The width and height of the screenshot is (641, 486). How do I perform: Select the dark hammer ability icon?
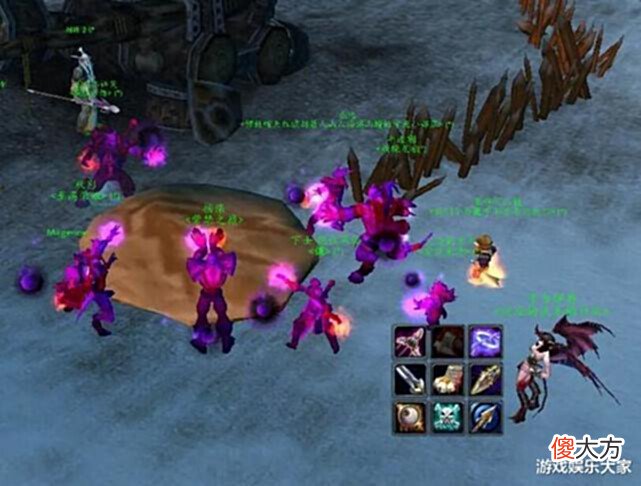pyautogui.click(x=448, y=342)
